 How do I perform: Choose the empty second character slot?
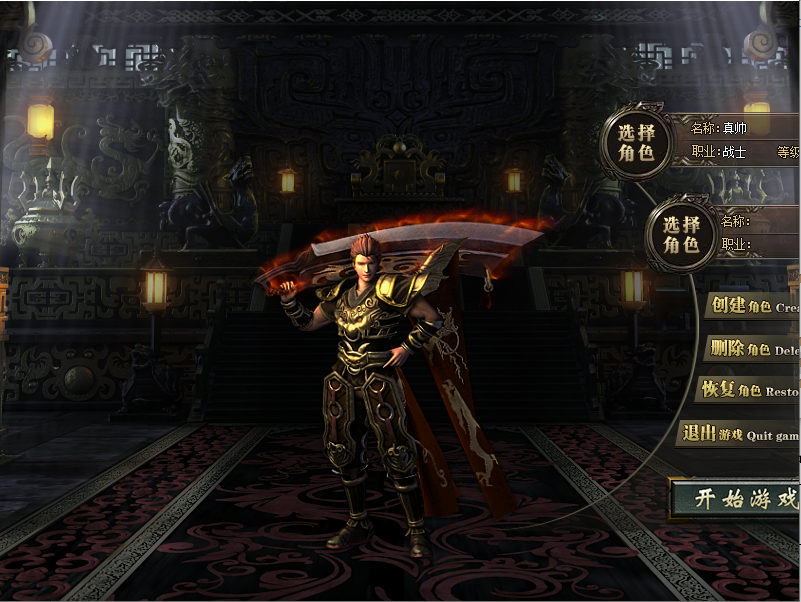(682, 233)
